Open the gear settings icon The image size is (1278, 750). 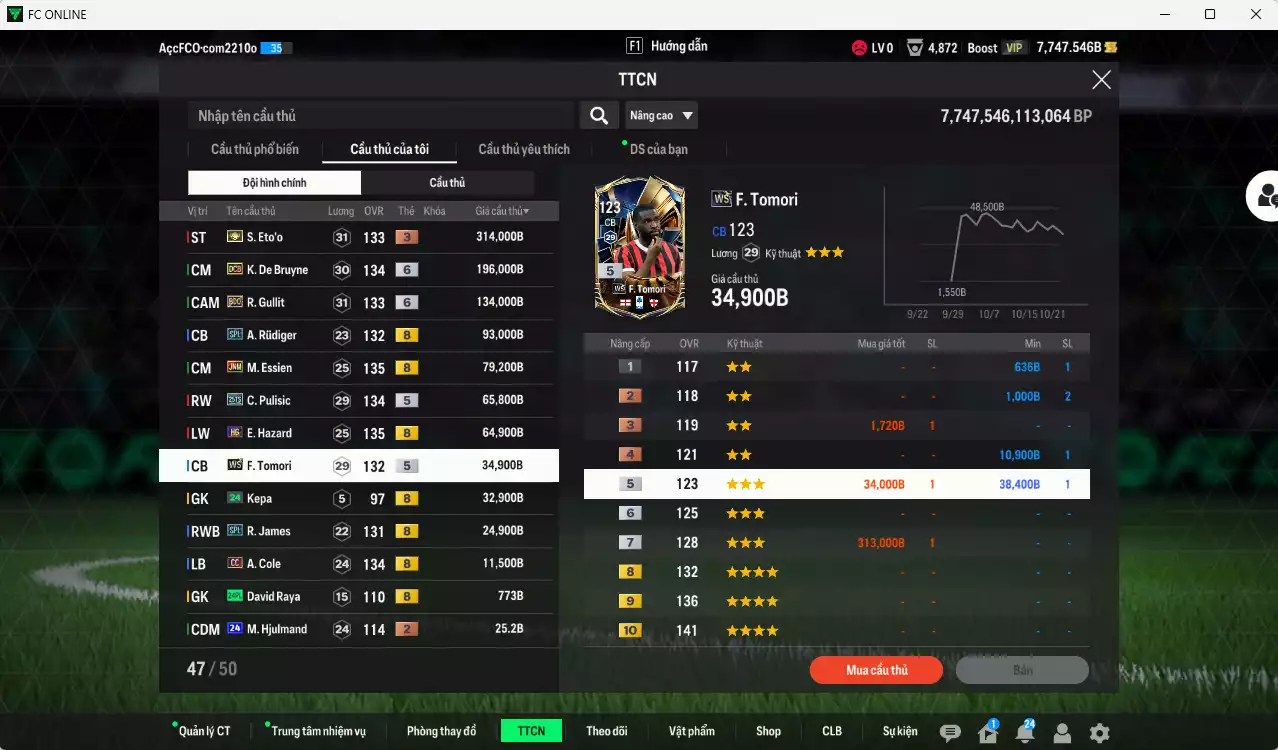click(x=1099, y=733)
